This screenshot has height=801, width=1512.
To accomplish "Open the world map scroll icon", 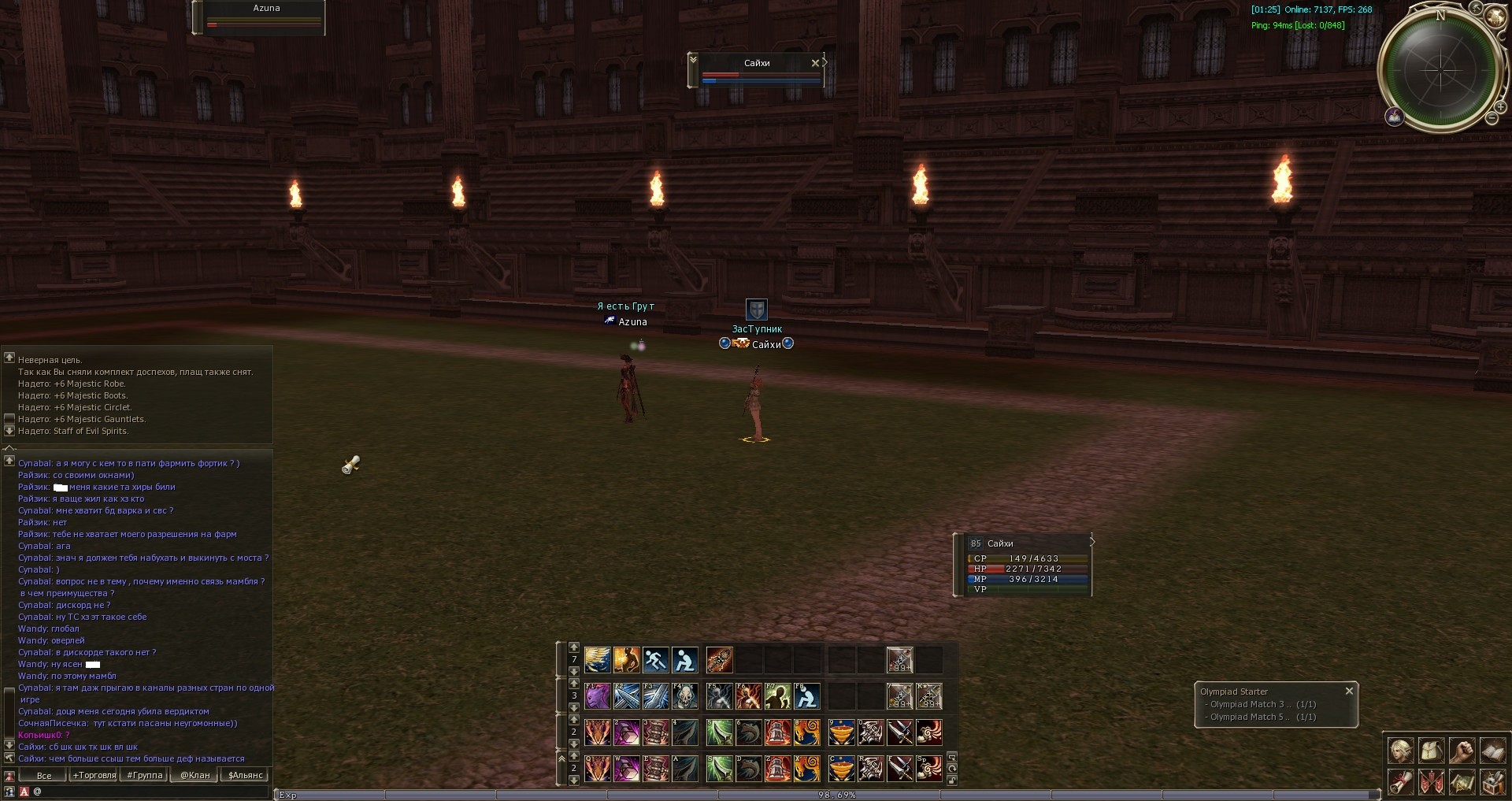I will 1462,782.
